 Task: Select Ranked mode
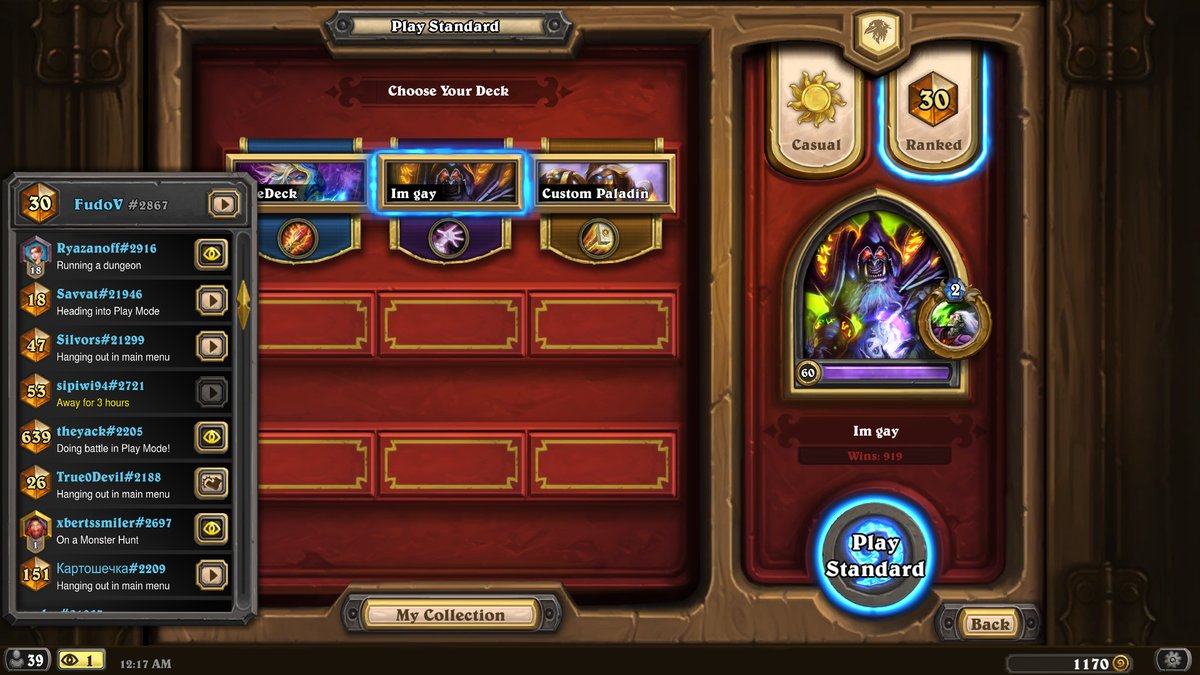933,108
